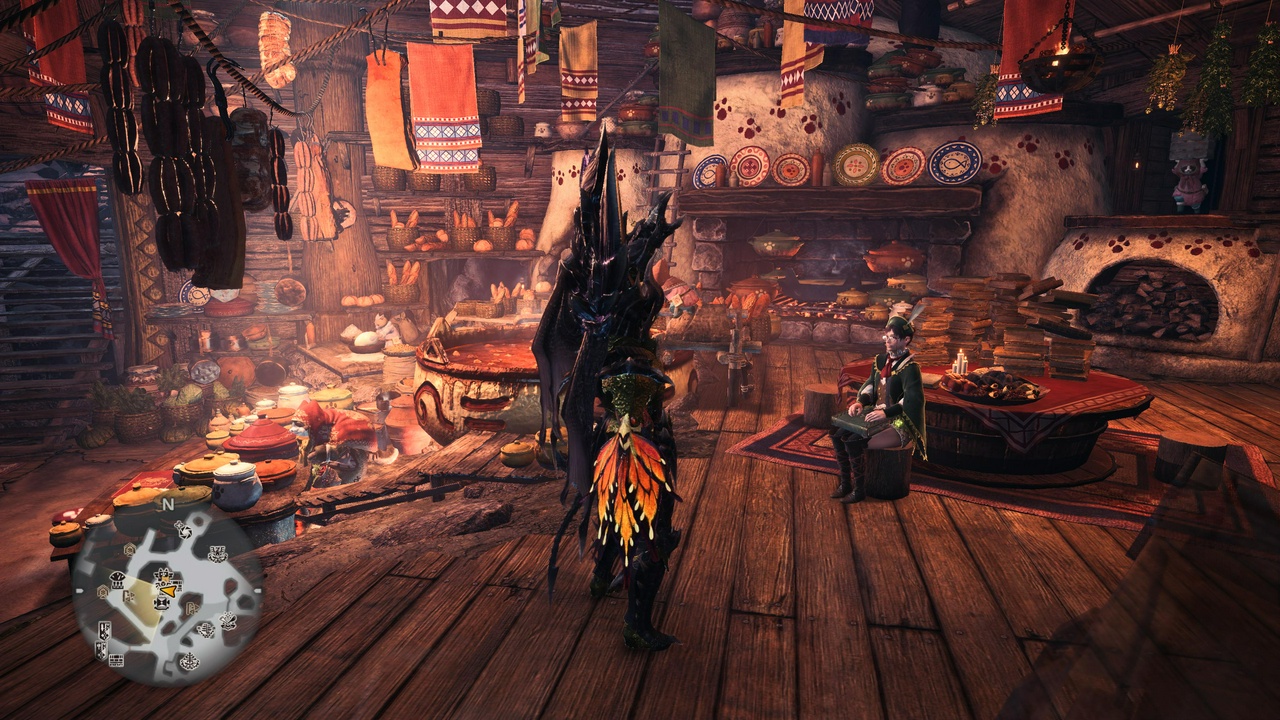Select the yellow player arrow on the minimap
Screen dimensions: 1280x720
click(167, 591)
